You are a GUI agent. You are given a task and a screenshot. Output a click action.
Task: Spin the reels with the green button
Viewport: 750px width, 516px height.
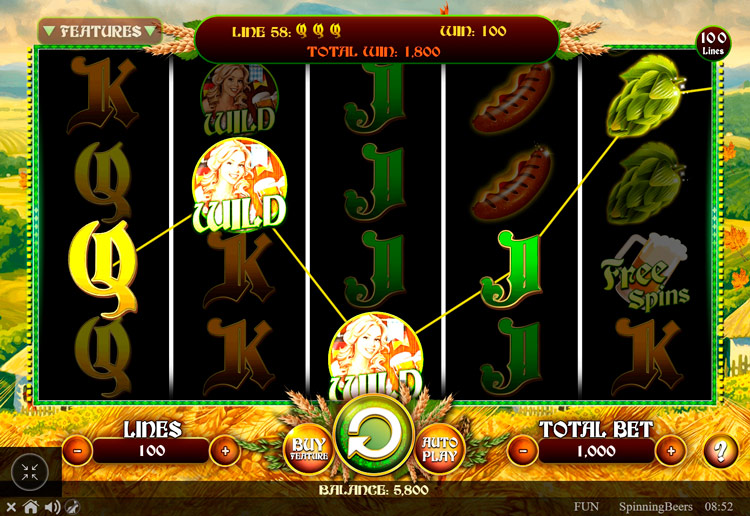coord(375,438)
